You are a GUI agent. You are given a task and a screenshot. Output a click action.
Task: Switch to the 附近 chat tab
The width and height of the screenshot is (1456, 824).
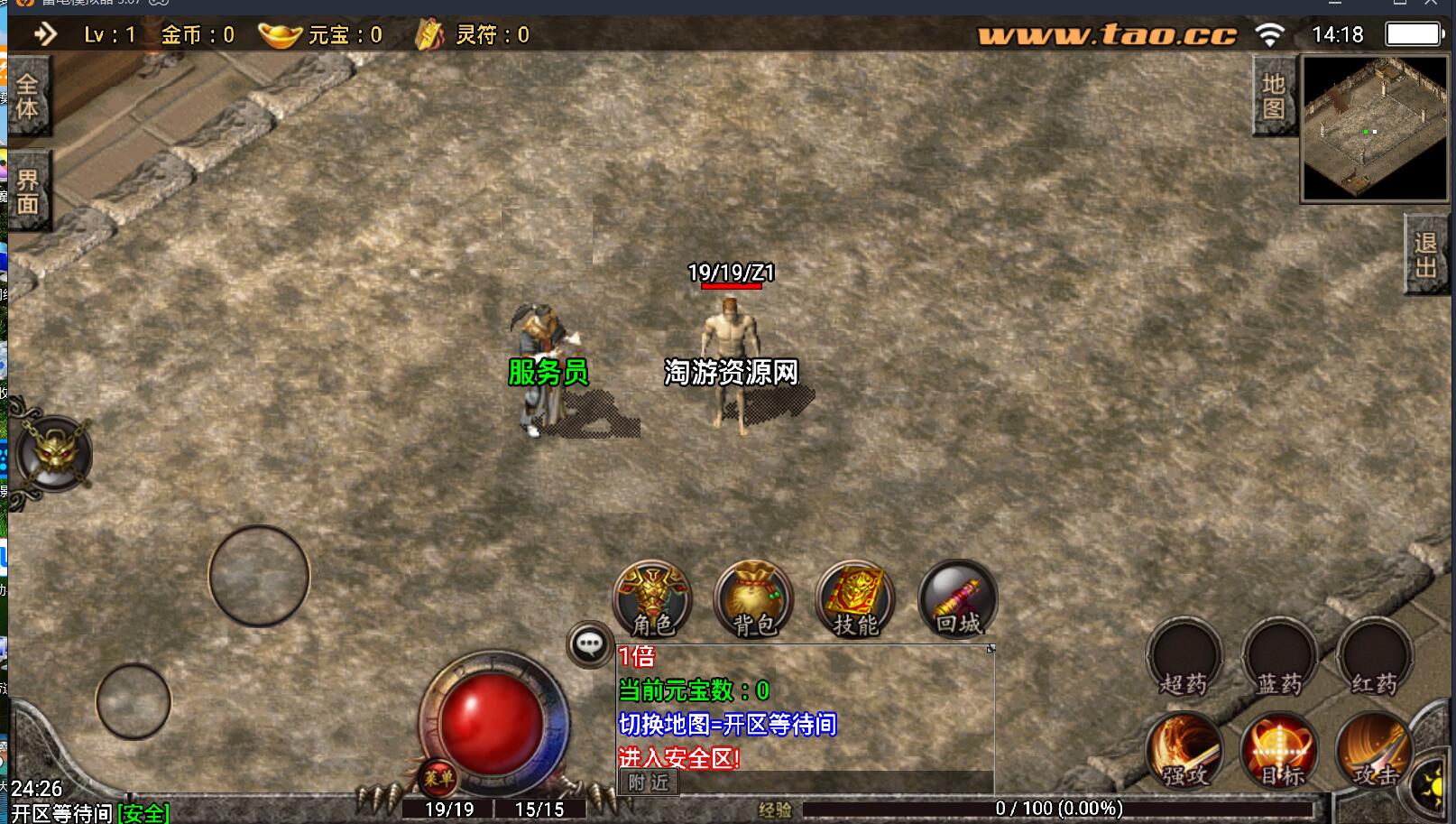point(648,783)
